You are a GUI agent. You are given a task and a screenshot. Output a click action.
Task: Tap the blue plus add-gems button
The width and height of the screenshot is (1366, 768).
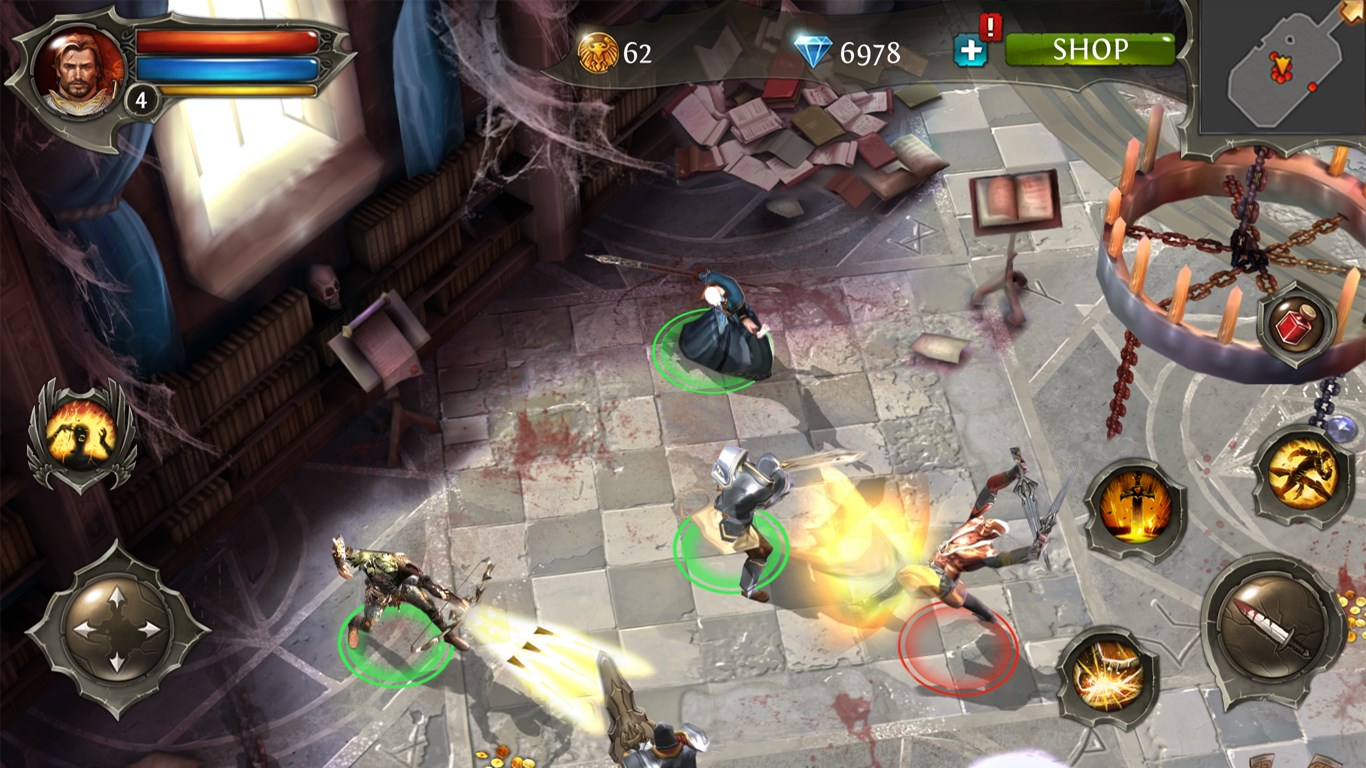point(969,51)
